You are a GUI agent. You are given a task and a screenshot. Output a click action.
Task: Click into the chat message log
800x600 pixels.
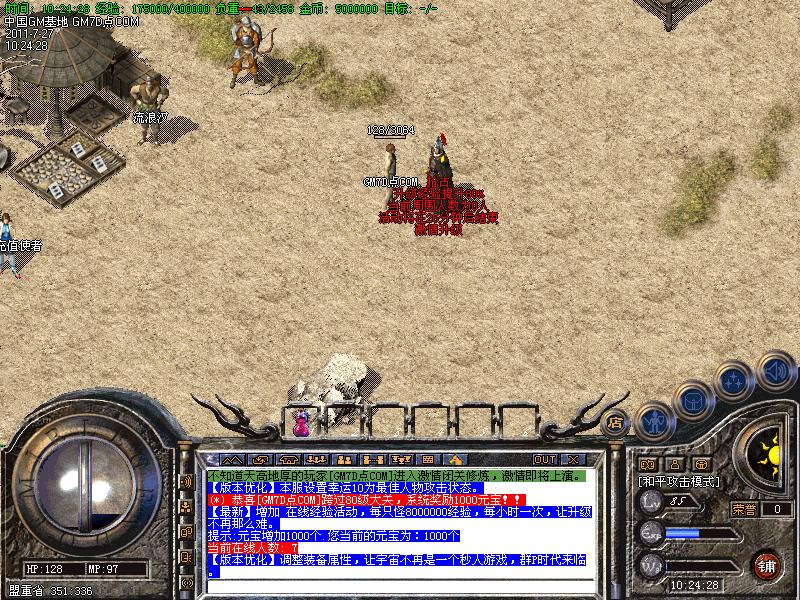tap(400, 520)
